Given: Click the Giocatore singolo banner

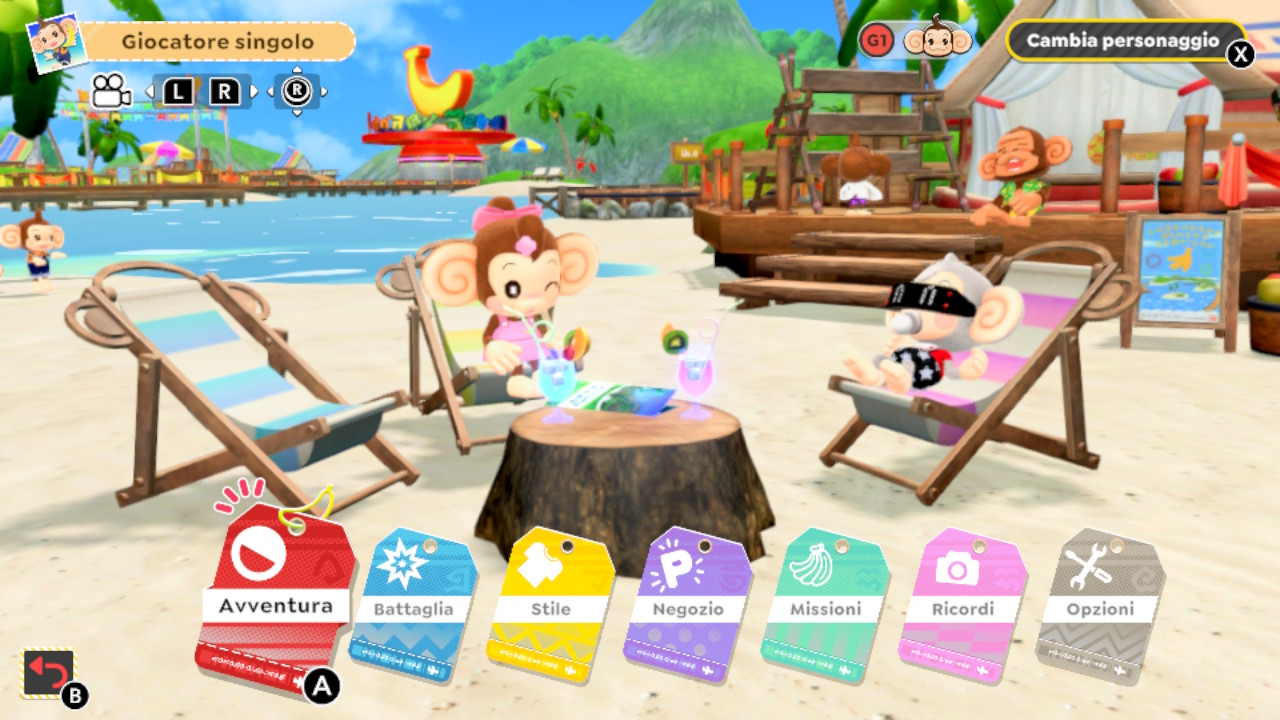Looking at the screenshot, I should pos(218,41).
